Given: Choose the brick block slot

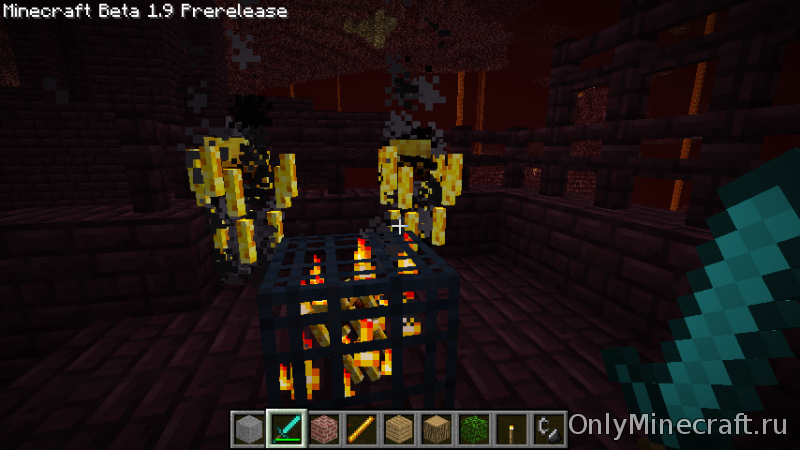Looking at the screenshot, I should 323,428.
